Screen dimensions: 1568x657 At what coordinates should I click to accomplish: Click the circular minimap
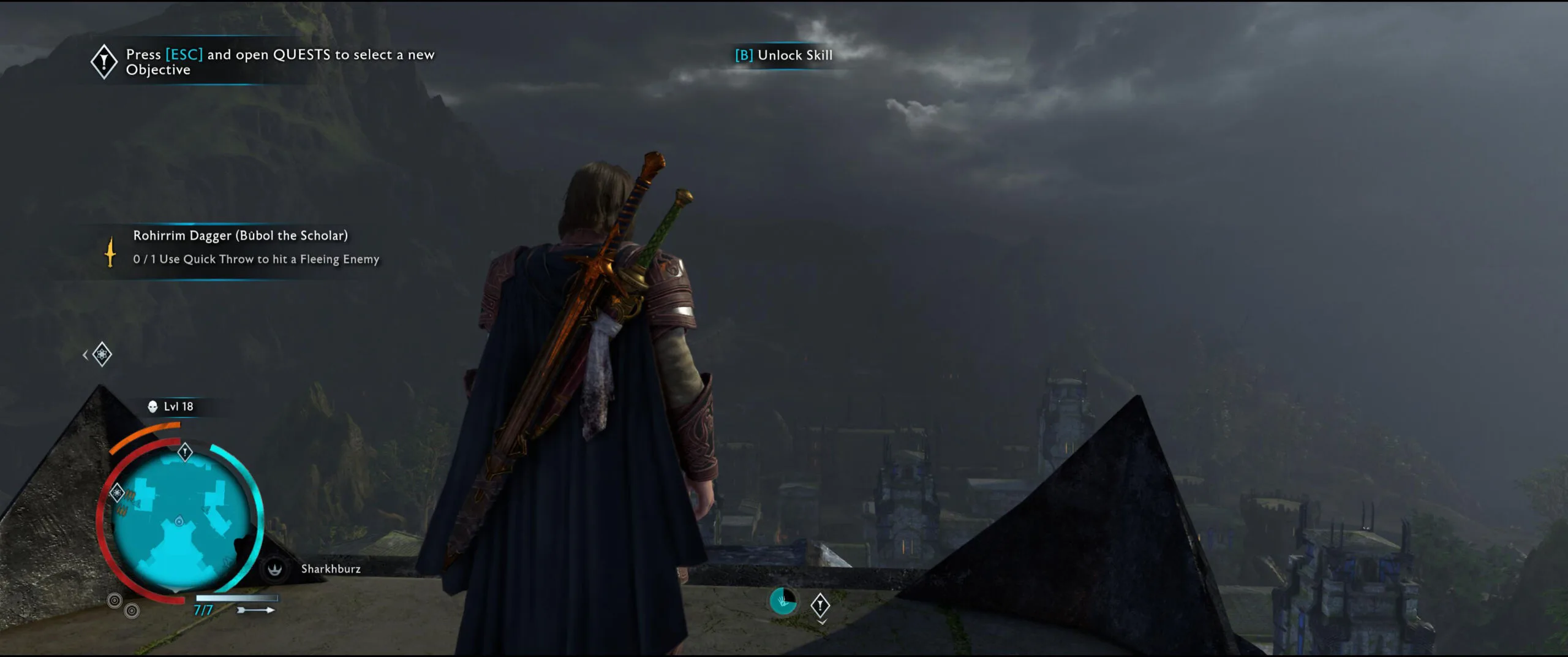coord(181,521)
